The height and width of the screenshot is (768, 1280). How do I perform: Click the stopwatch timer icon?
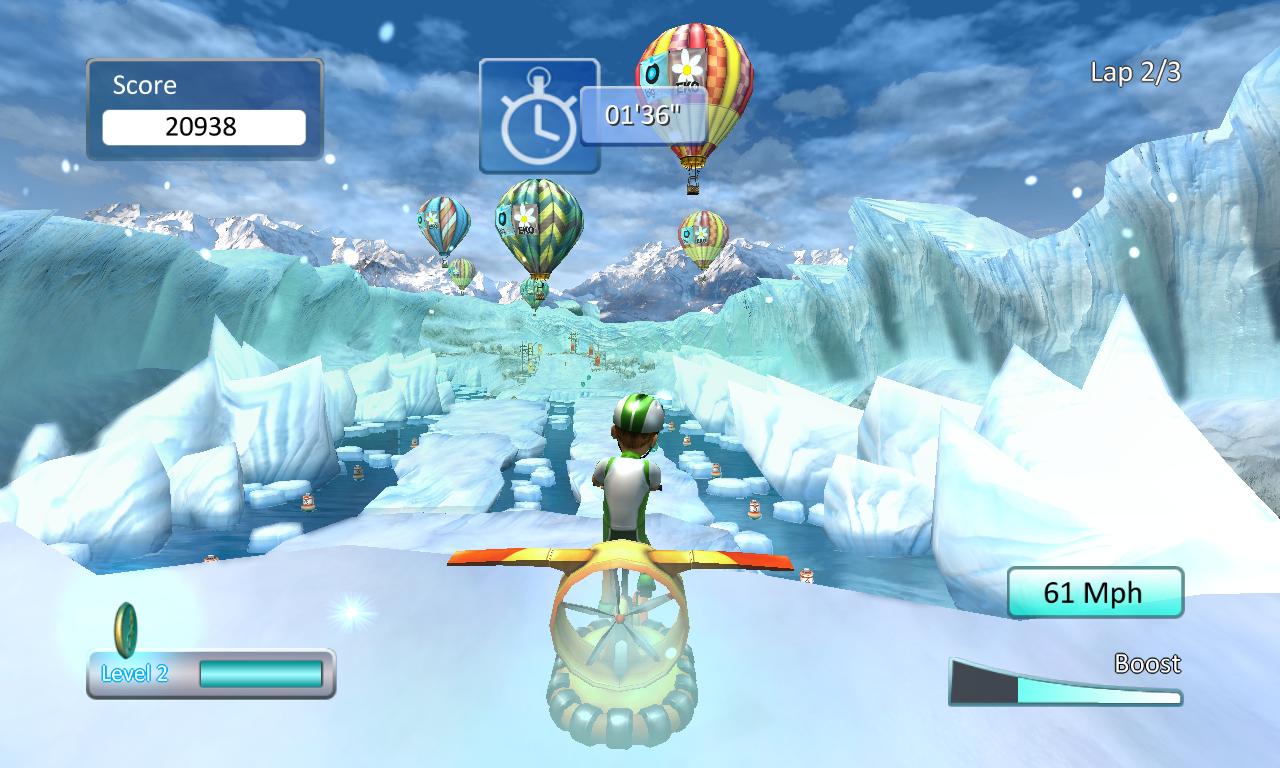tap(538, 116)
